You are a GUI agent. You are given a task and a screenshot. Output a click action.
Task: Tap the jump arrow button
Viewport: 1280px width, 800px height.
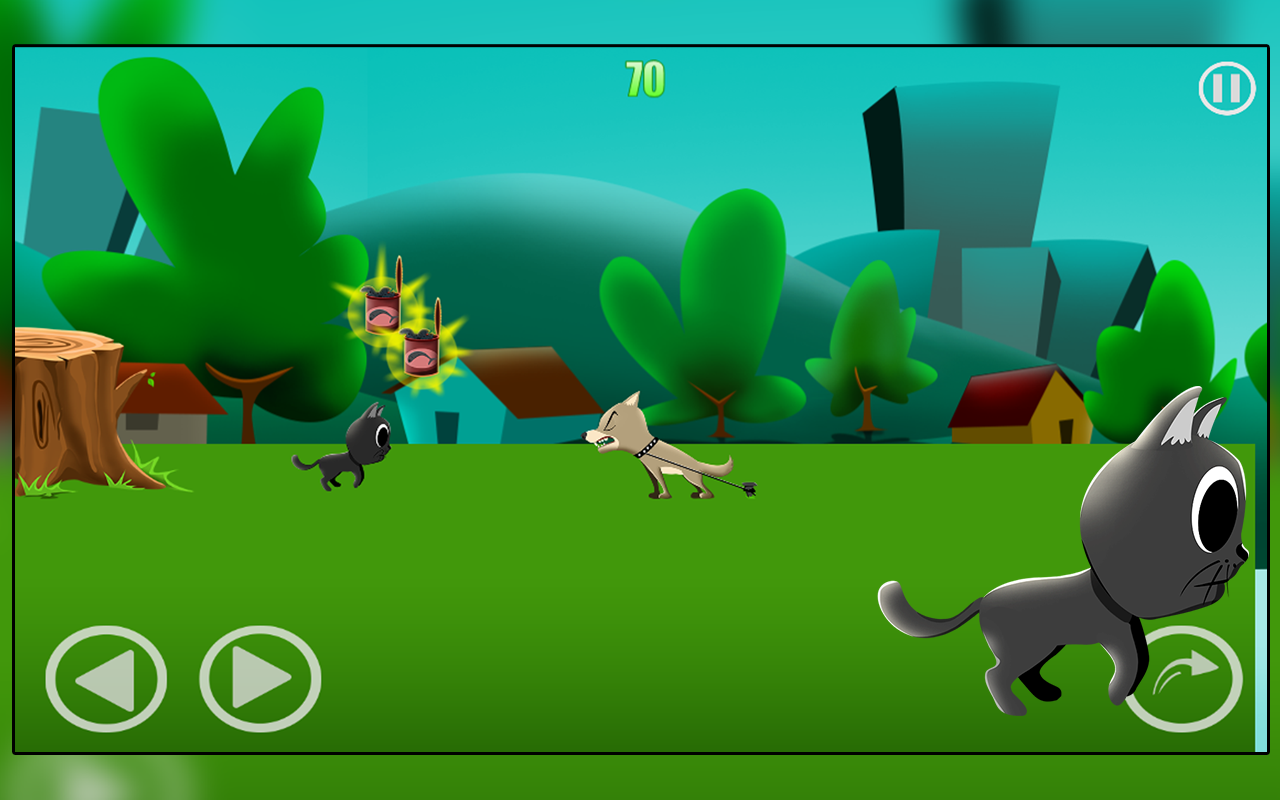[x=1185, y=680]
